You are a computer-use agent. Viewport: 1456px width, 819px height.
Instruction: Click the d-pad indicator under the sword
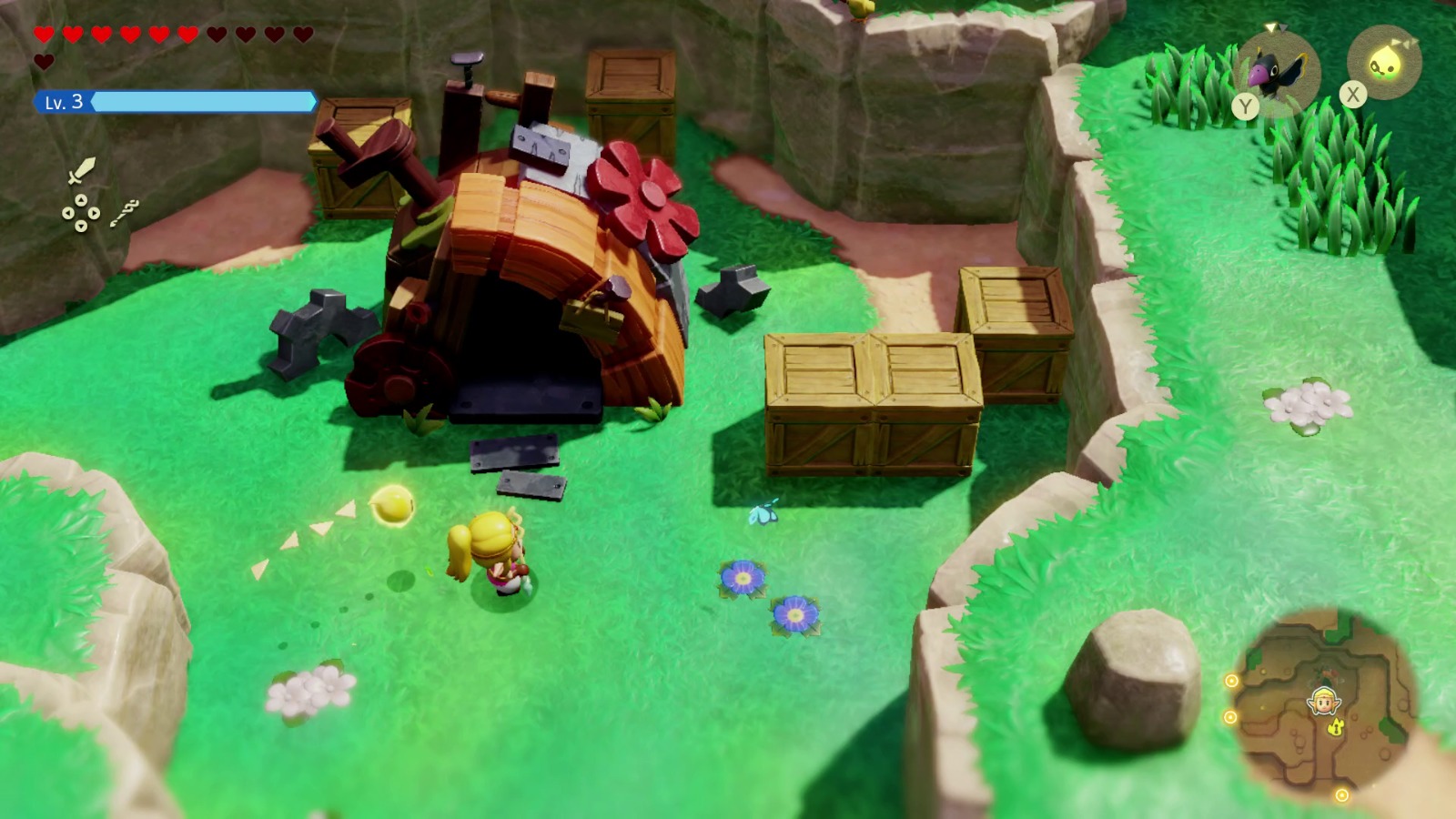coord(81,213)
